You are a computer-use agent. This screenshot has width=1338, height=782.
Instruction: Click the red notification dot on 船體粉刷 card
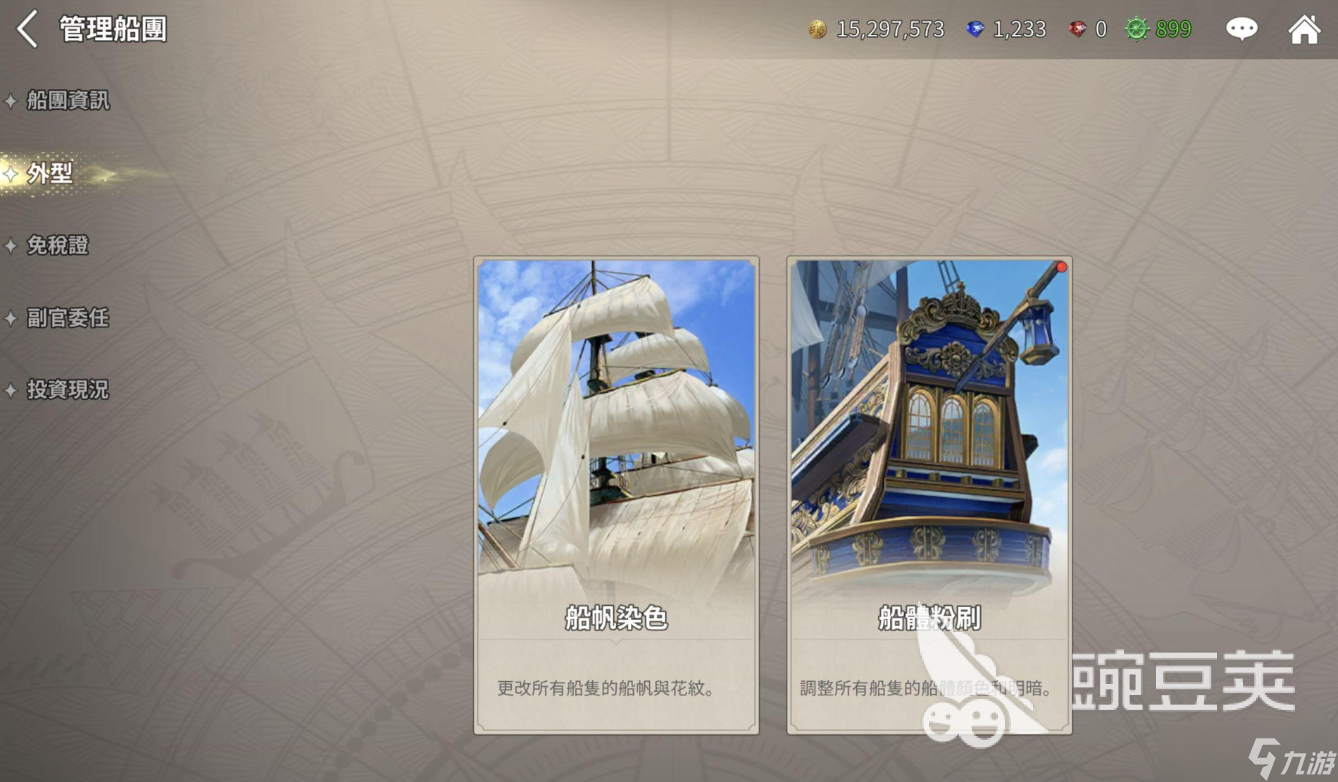point(1060,265)
